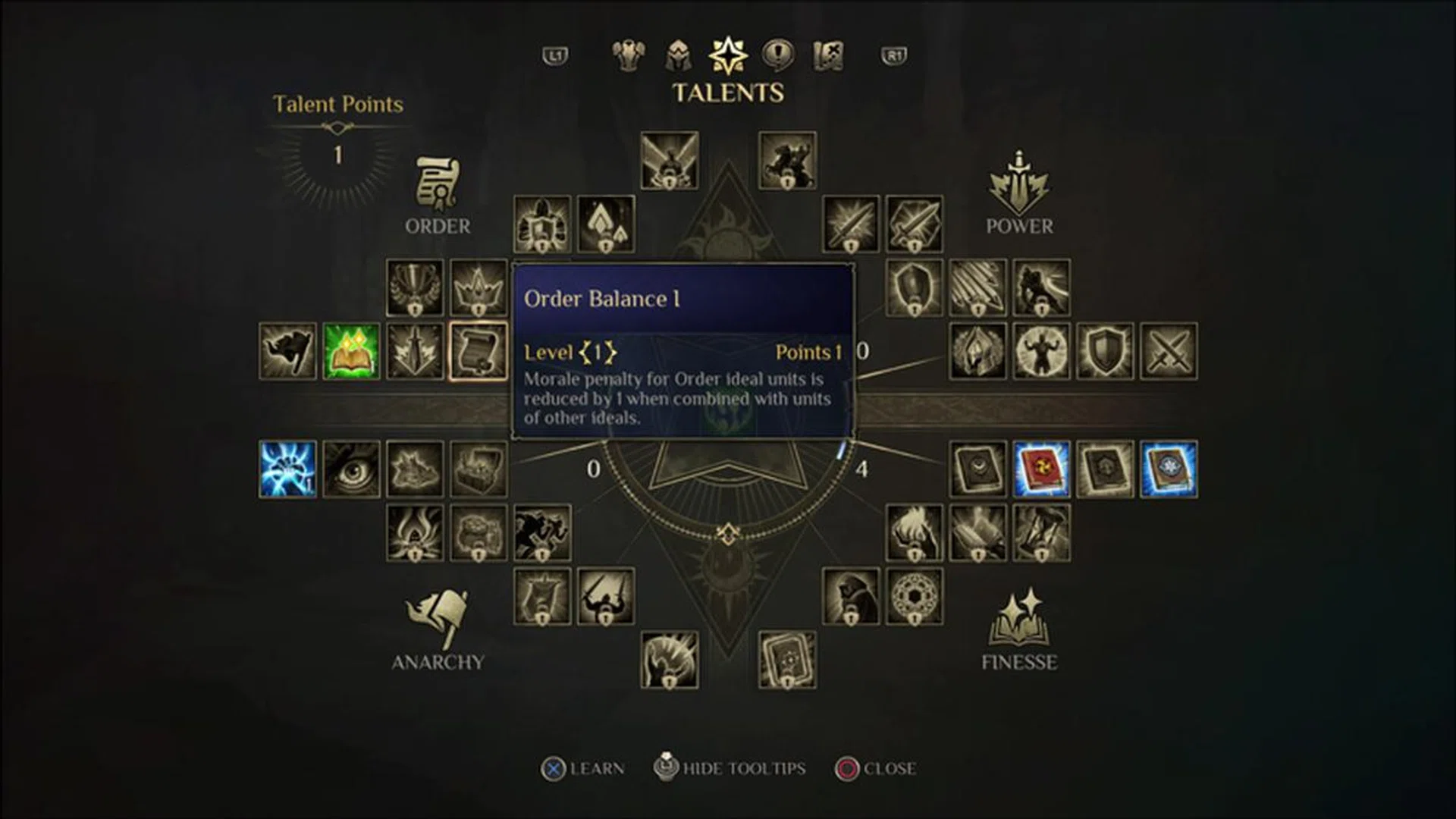This screenshot has height=819, width=1456.
Task: Choose the glowing green spellbook talent
Action: point(351,351)
